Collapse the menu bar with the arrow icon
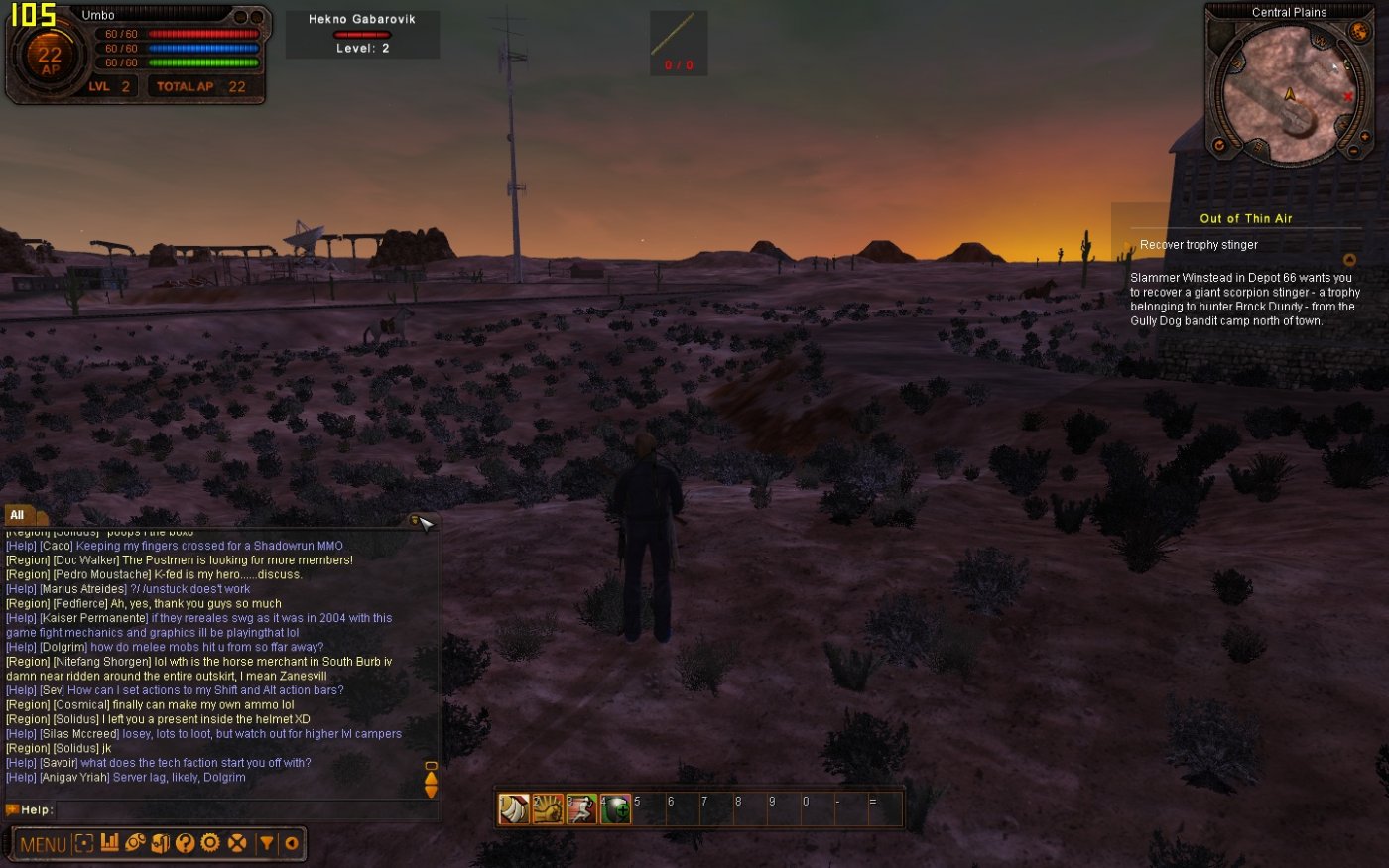The image size is (1389, 868). click(290, 844)
